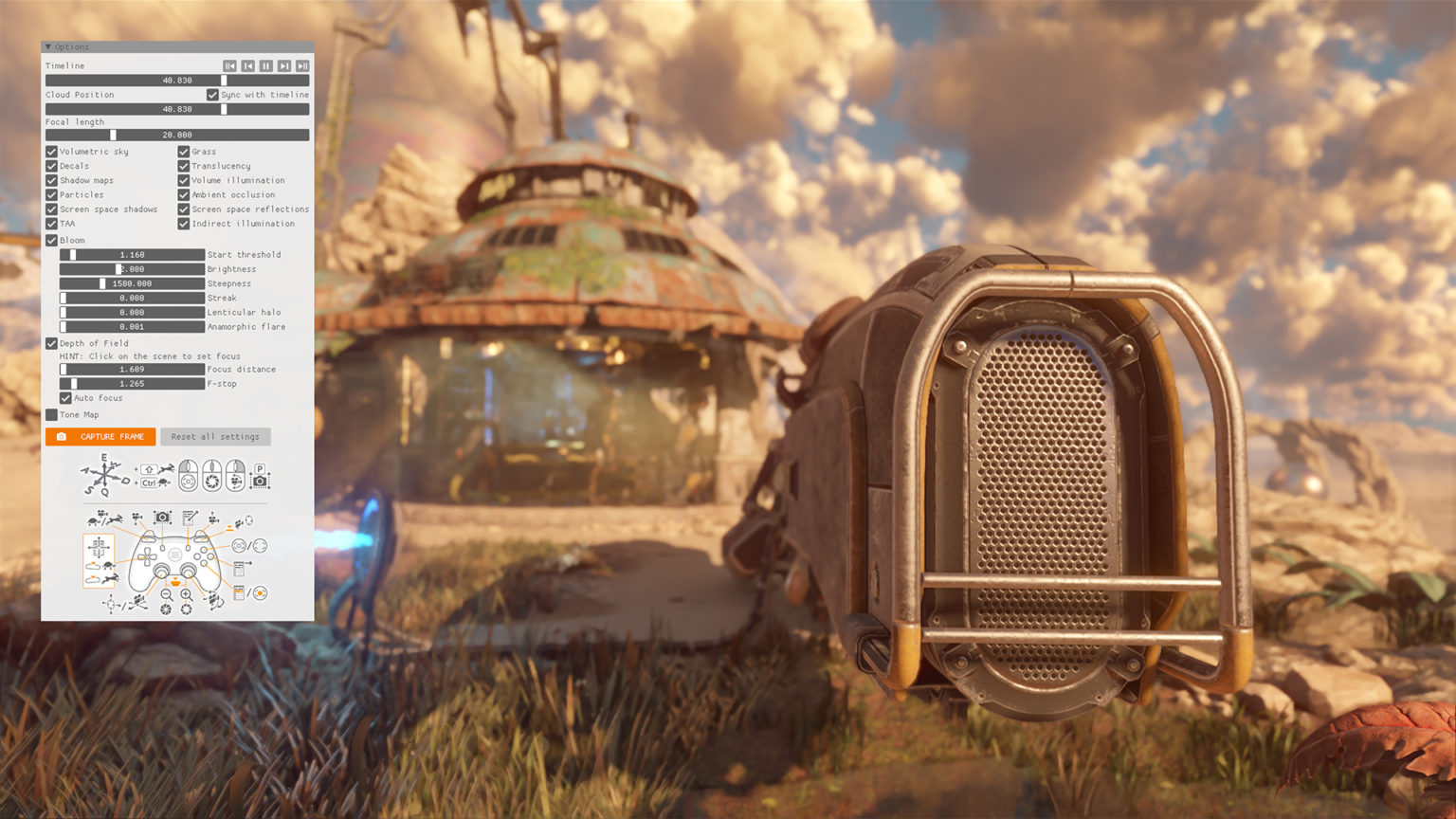Image resolution: width=1456 pixels, height=819 pixels.
Task: Click the skip-to-first-frame timeline icon
Action: coord(228,65)
